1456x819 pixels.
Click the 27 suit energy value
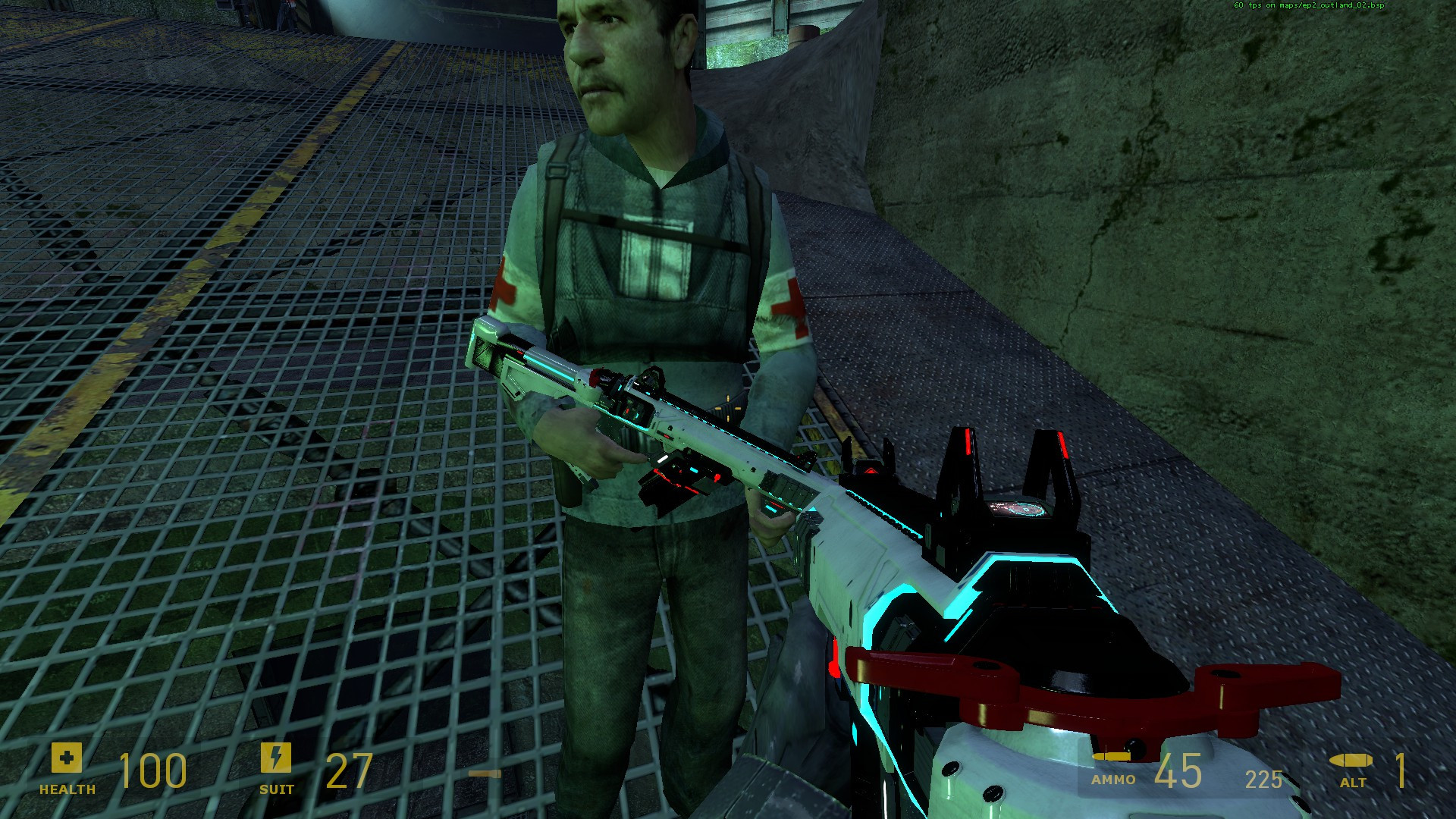349,773
